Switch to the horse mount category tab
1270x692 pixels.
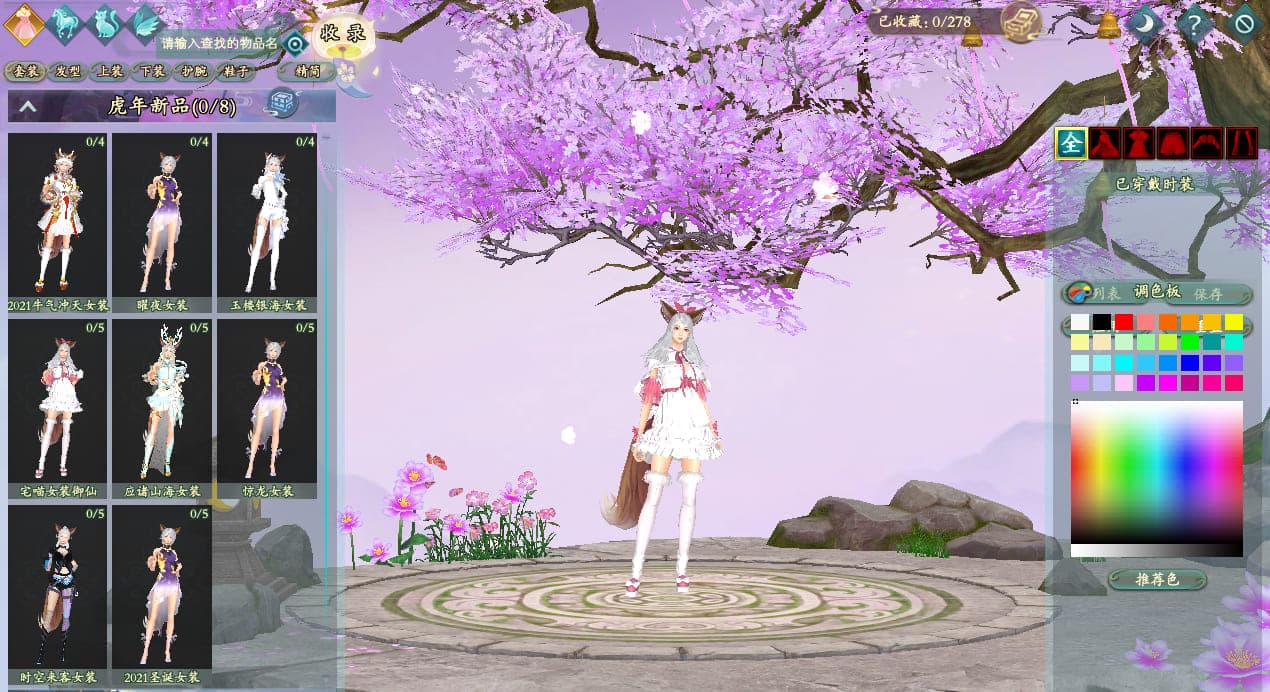point(63,22)
